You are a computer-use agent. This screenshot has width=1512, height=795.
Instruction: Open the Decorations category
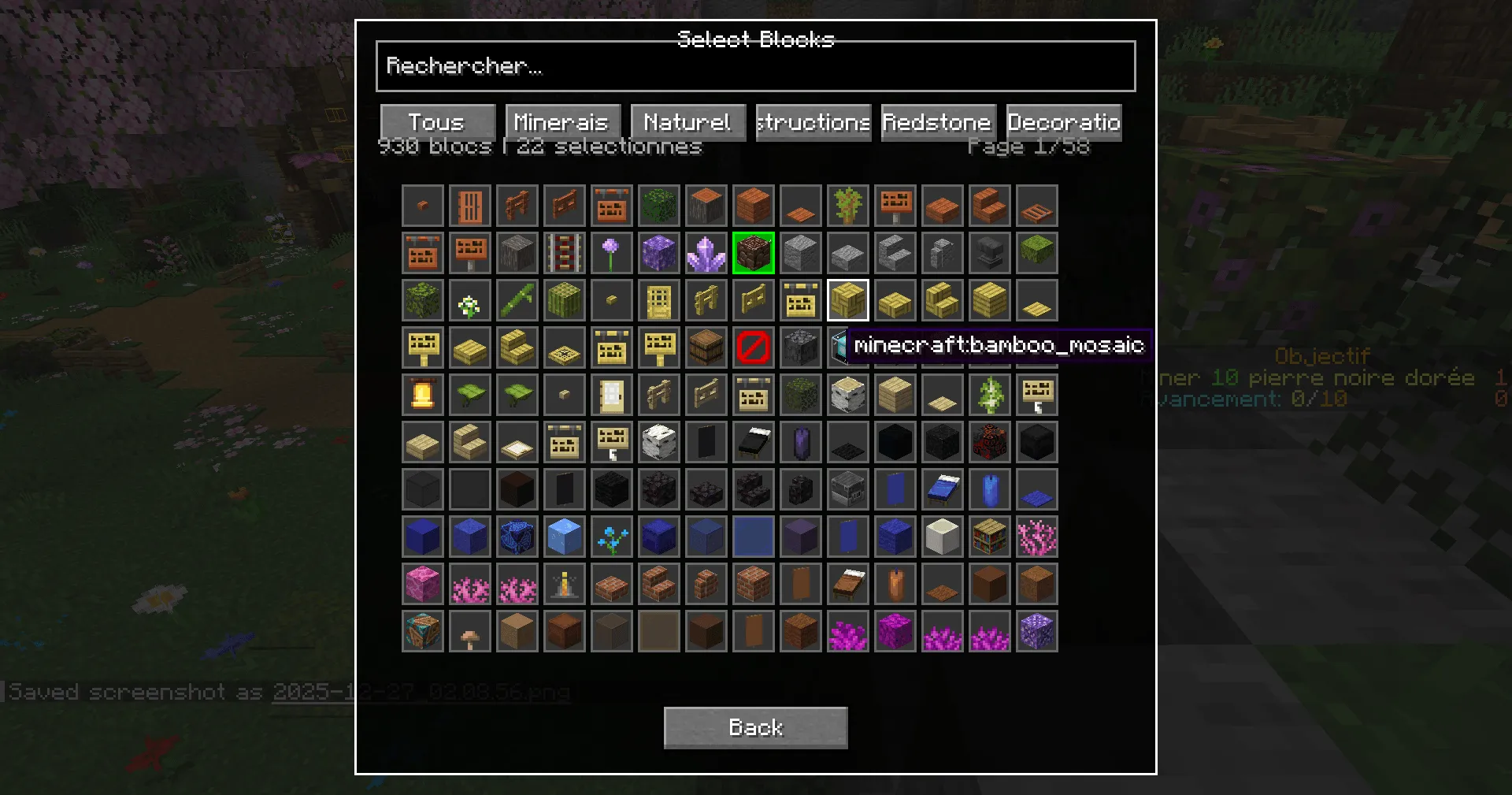point(1063,122)
